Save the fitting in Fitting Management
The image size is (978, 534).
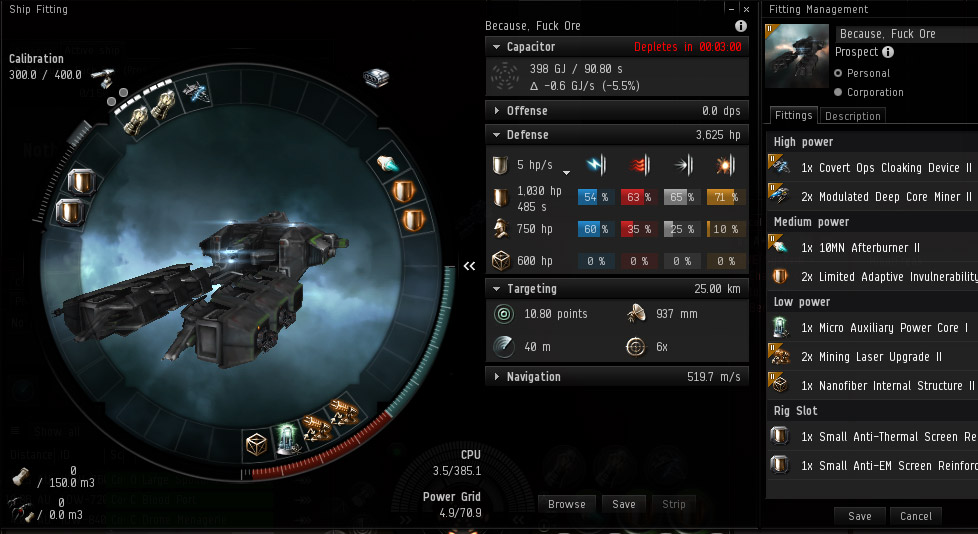point(859,516)
